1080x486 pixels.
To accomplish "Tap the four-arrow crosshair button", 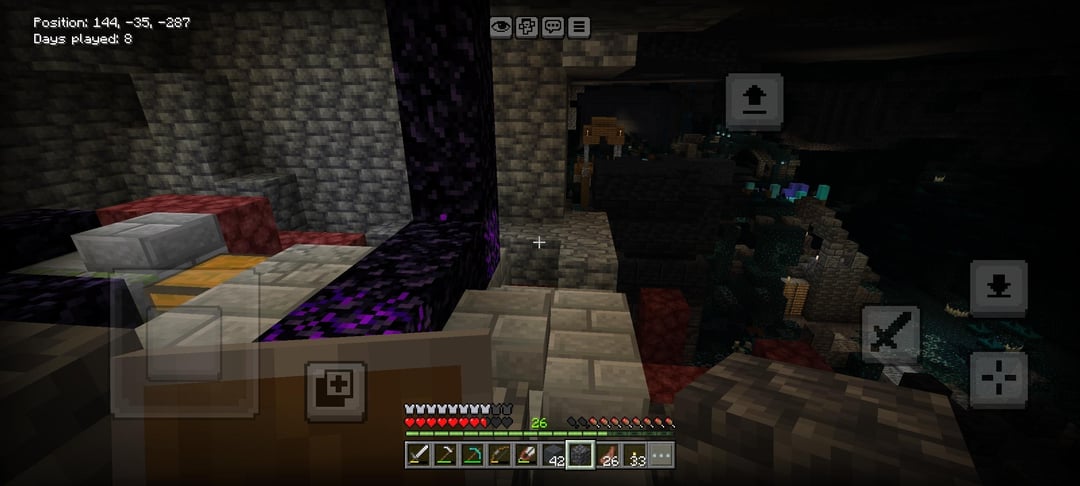I will pyautogui.click(x=998, y=379).
